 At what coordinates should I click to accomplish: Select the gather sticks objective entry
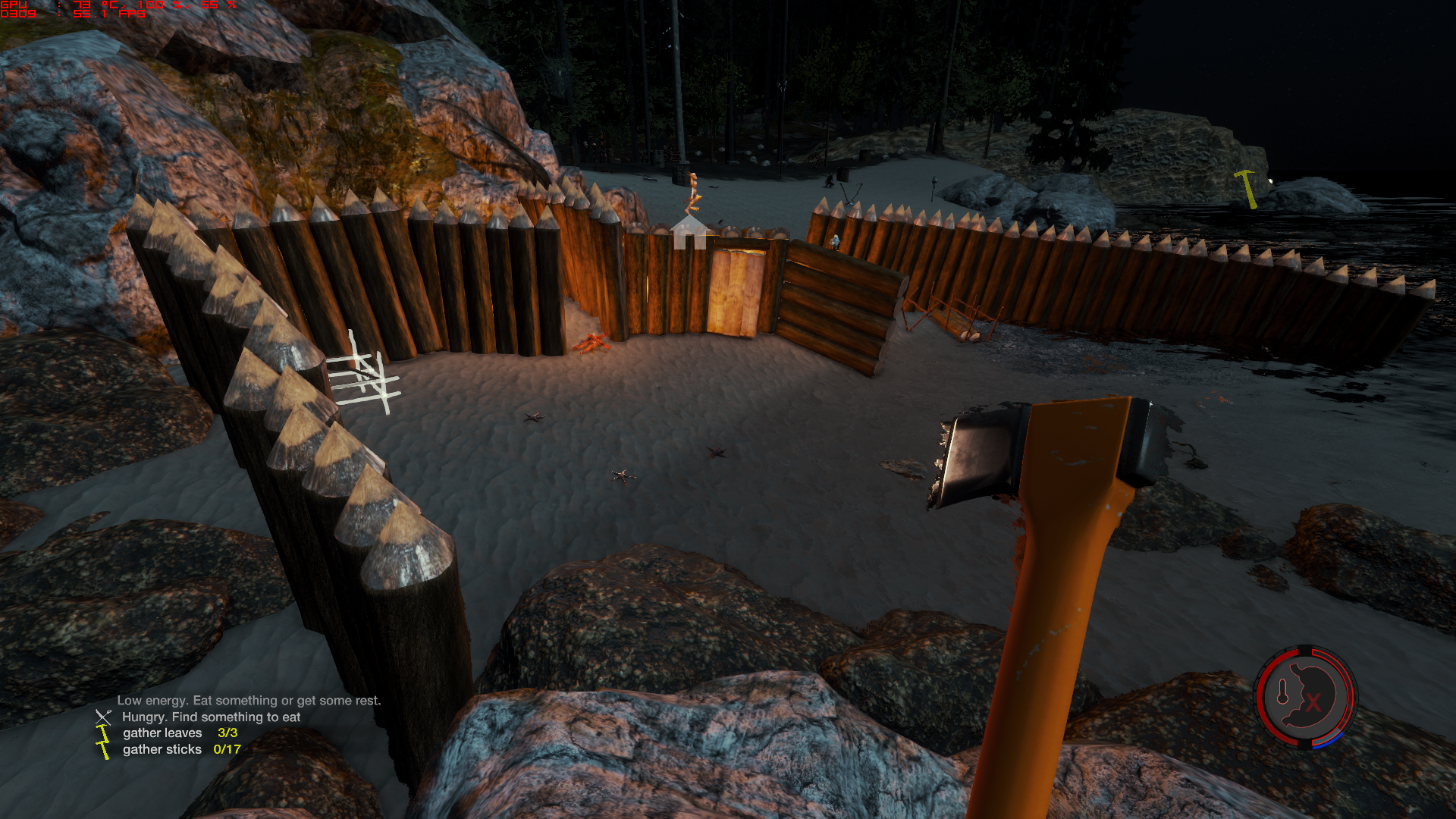tap(181, 749)
